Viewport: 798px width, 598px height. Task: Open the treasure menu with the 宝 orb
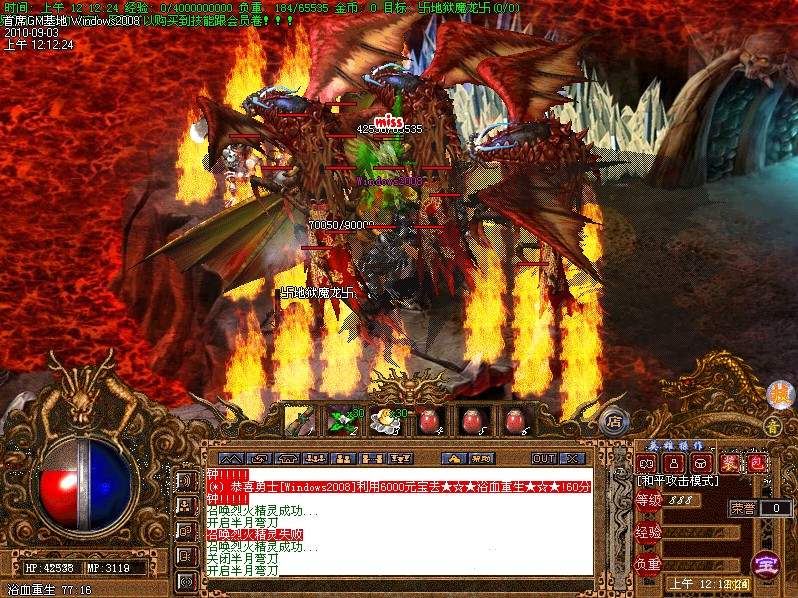(x=768, y=563)
